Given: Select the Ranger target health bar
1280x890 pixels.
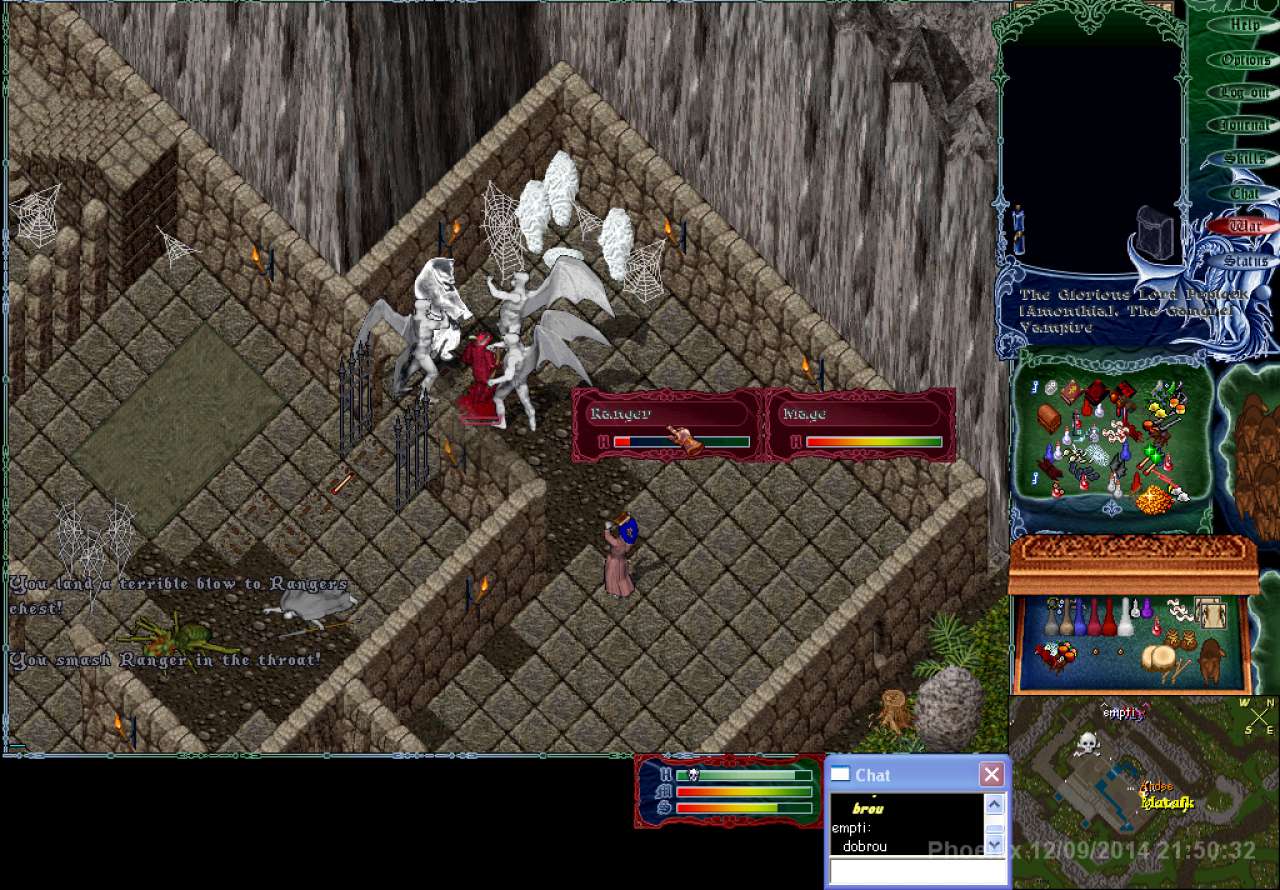Looking at the screenshot, I should click(x=666, y=425).
